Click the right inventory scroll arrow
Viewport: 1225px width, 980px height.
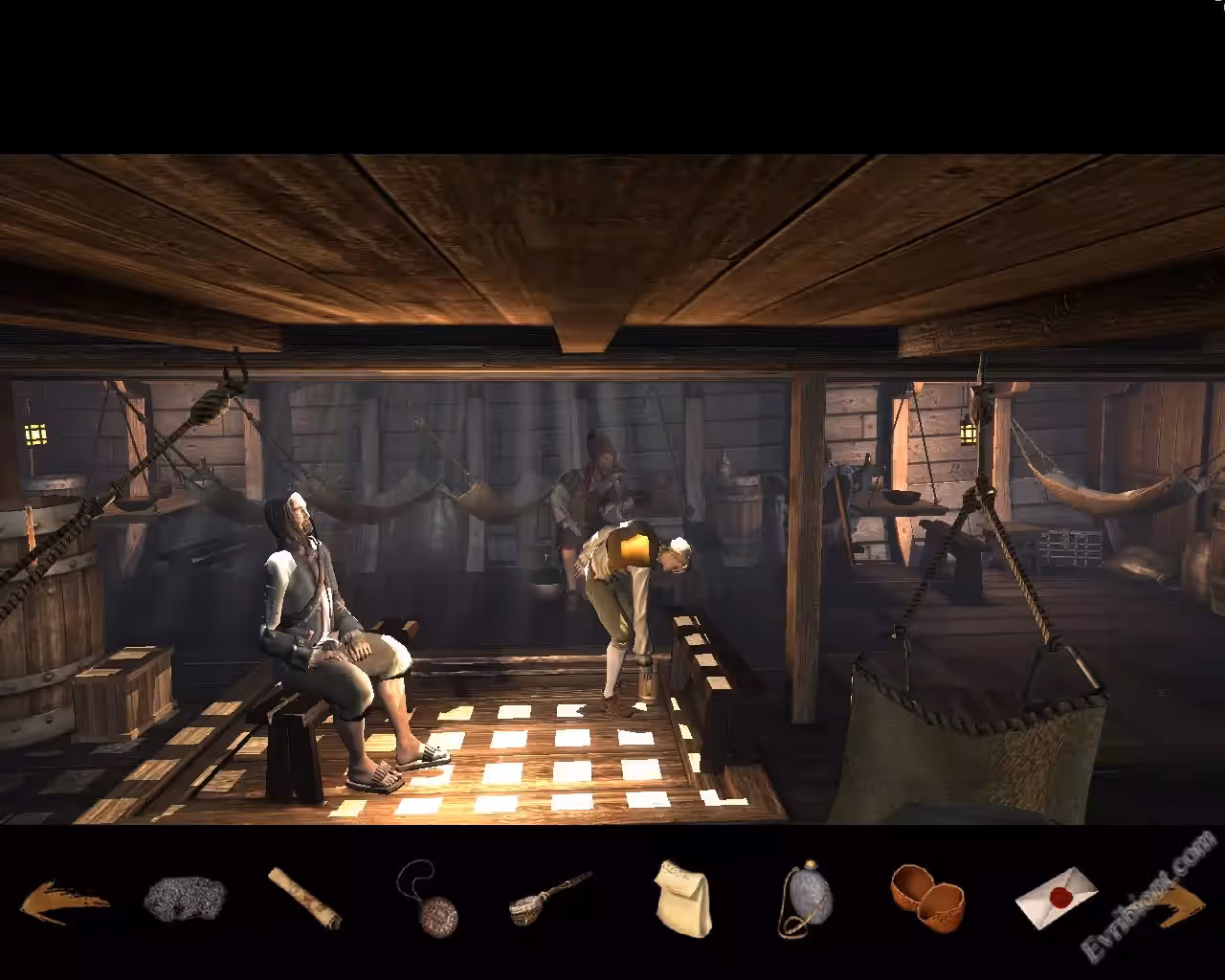pos(1179,905)
